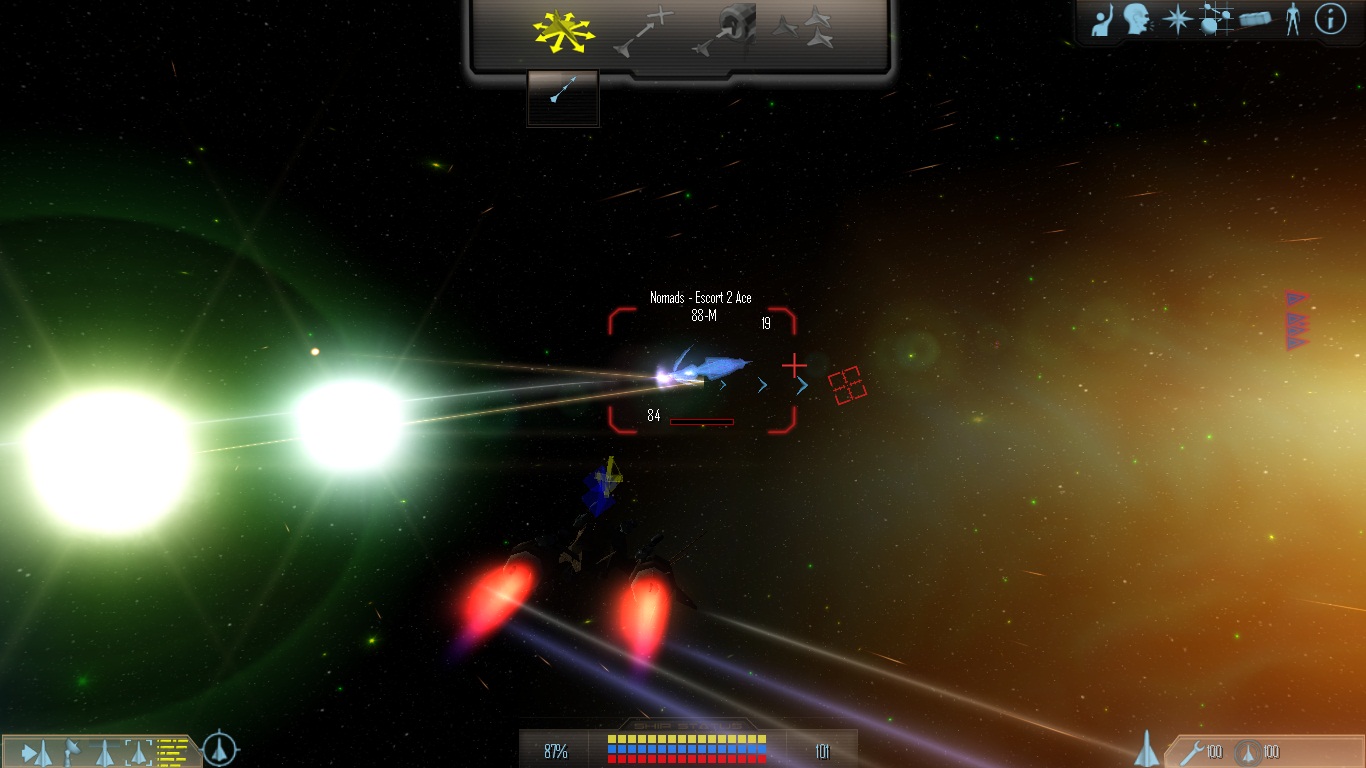Click the blue arrow cruise slot
Viewport: 1366px width, 768px height.
(x=563, y=97)
